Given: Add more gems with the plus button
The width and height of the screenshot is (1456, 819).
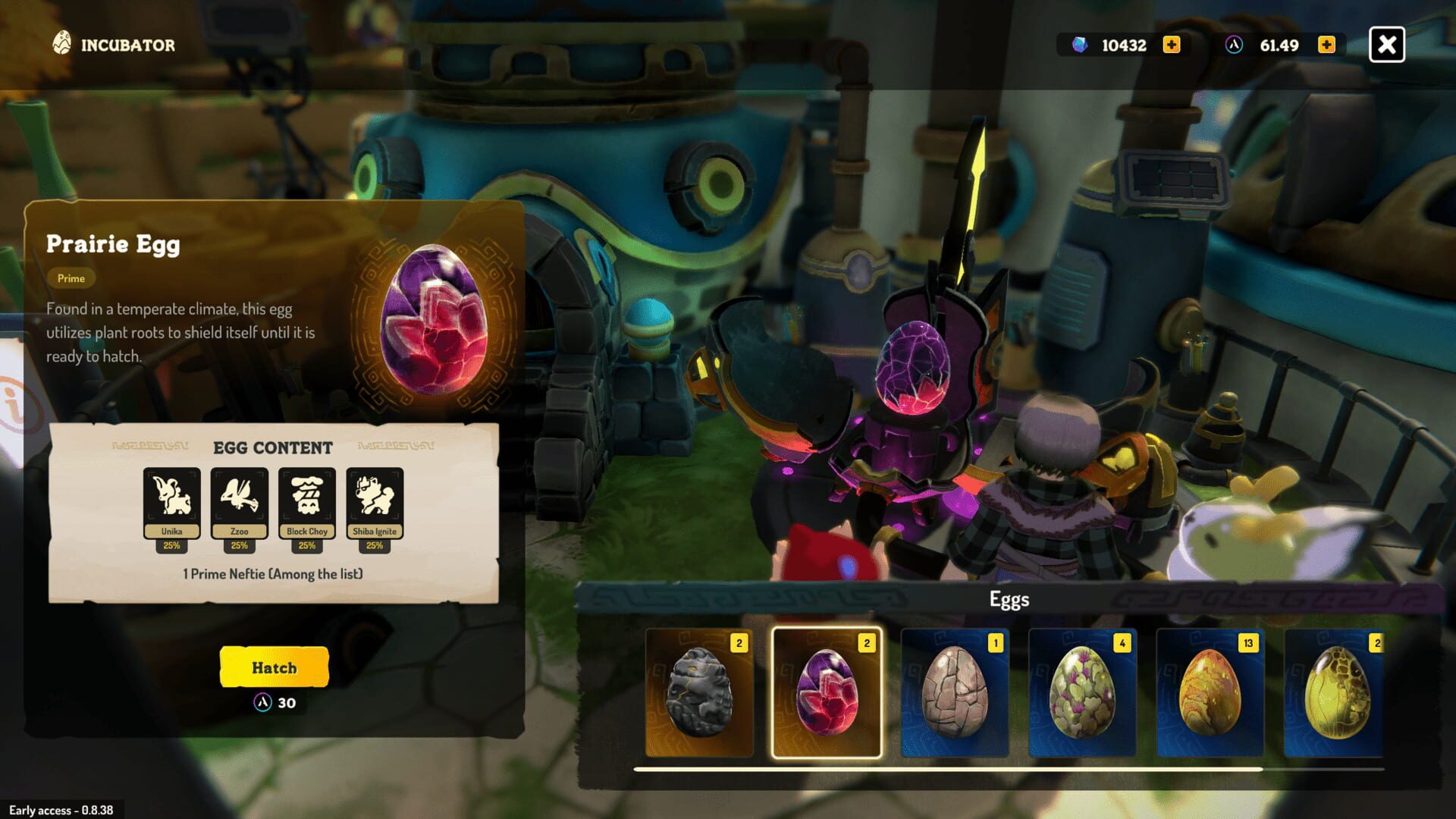Looking at the screenshot, I should point(1171,45).
